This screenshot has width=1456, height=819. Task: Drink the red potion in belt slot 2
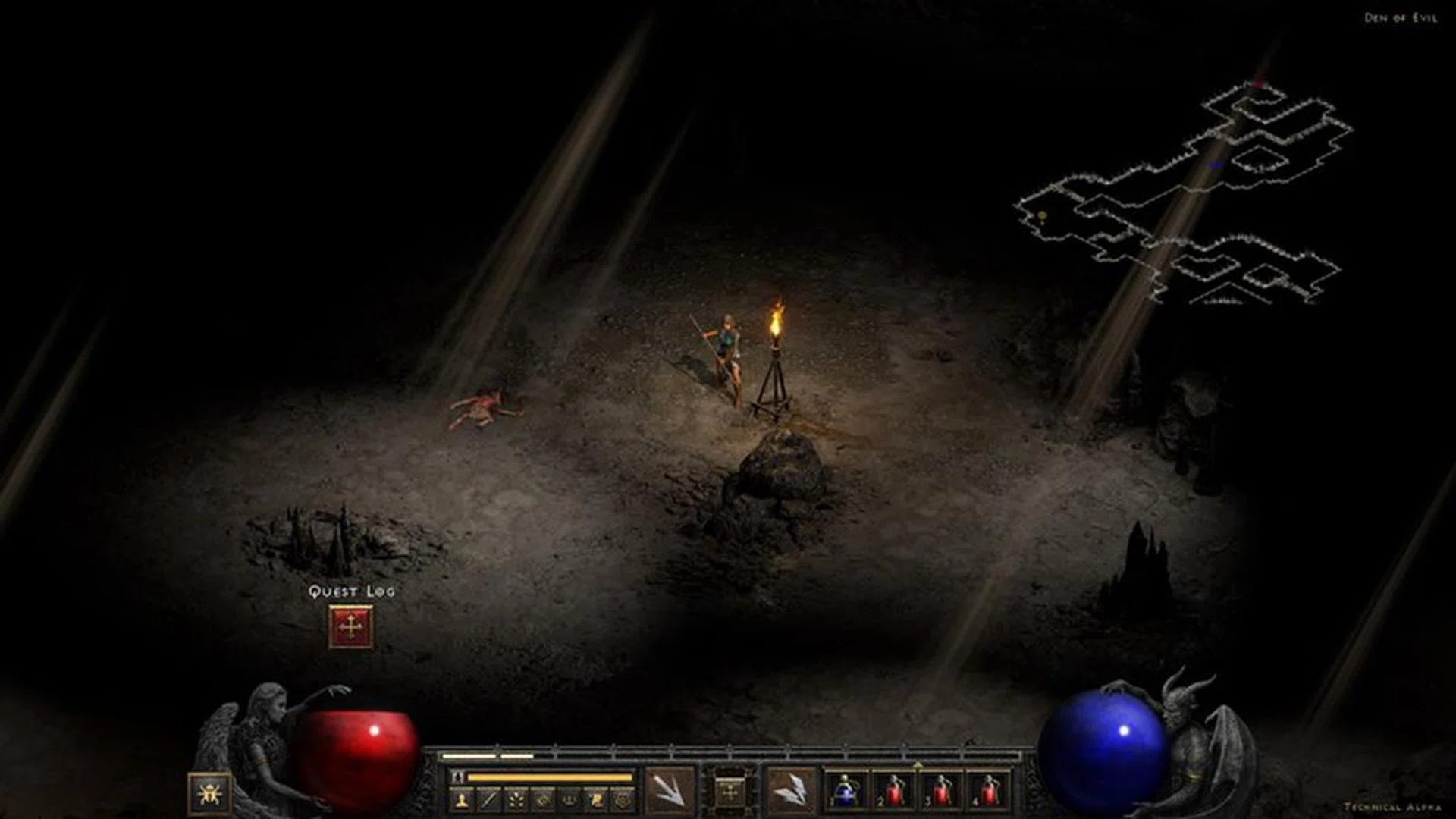893,791
